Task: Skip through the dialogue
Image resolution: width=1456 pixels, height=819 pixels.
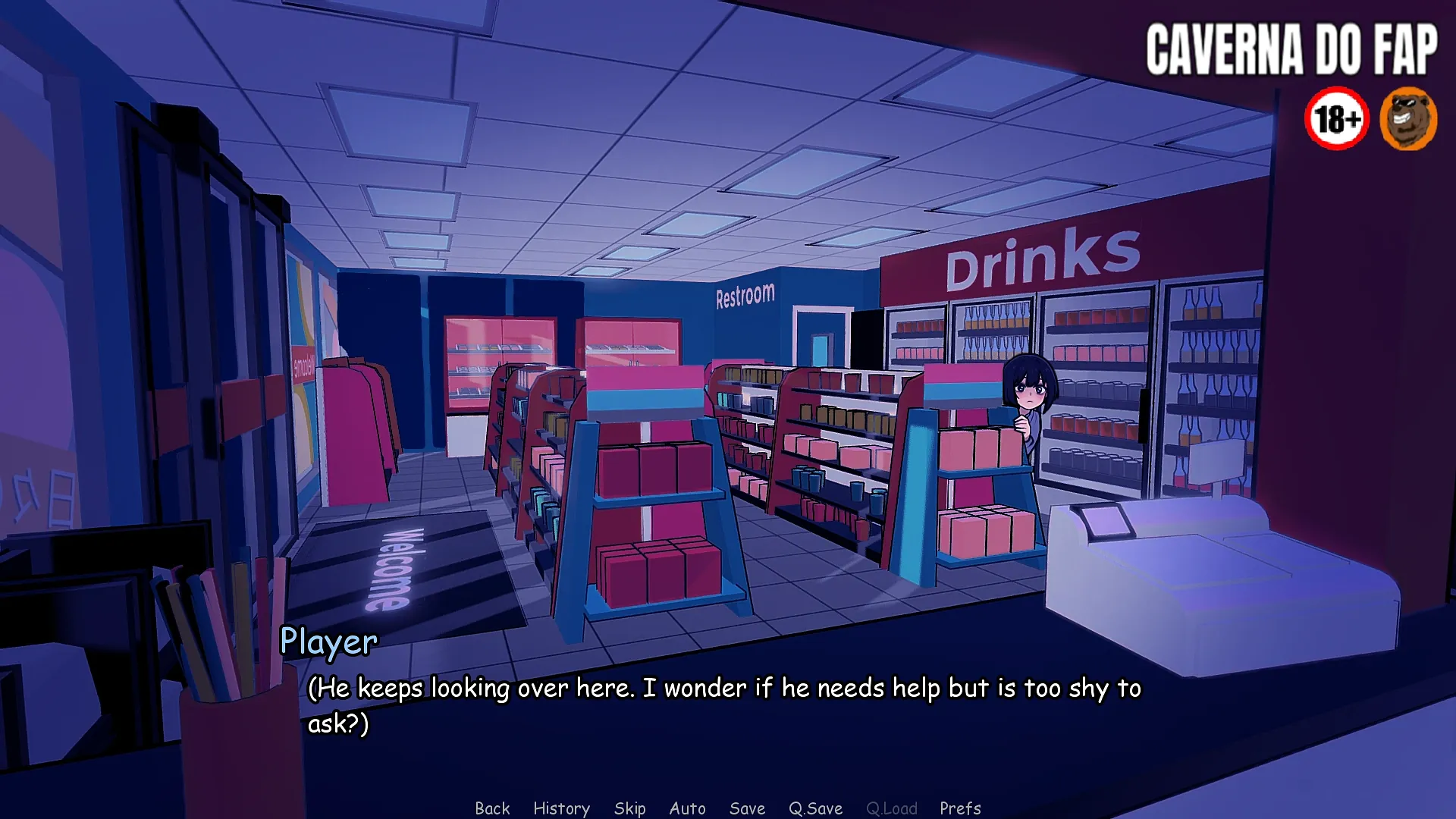Action: (x=629, y=808)
